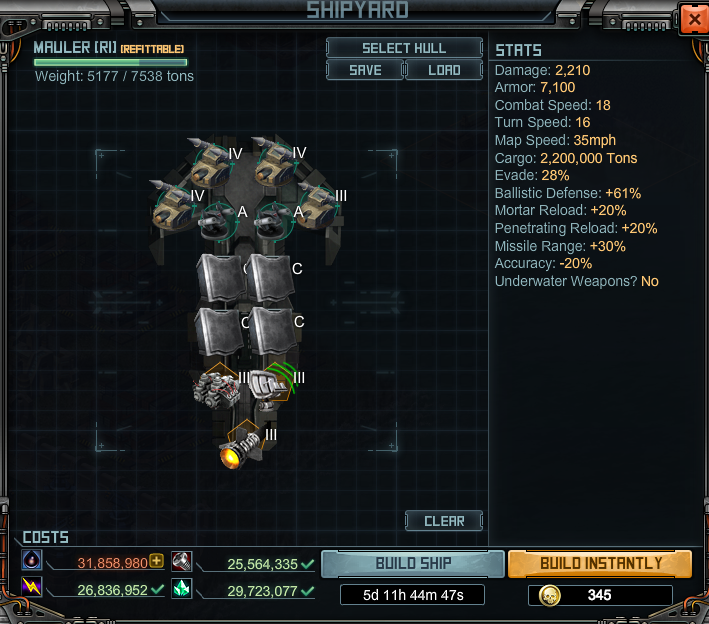
Task: Start building with Build Ship
Action: (413, 563)
